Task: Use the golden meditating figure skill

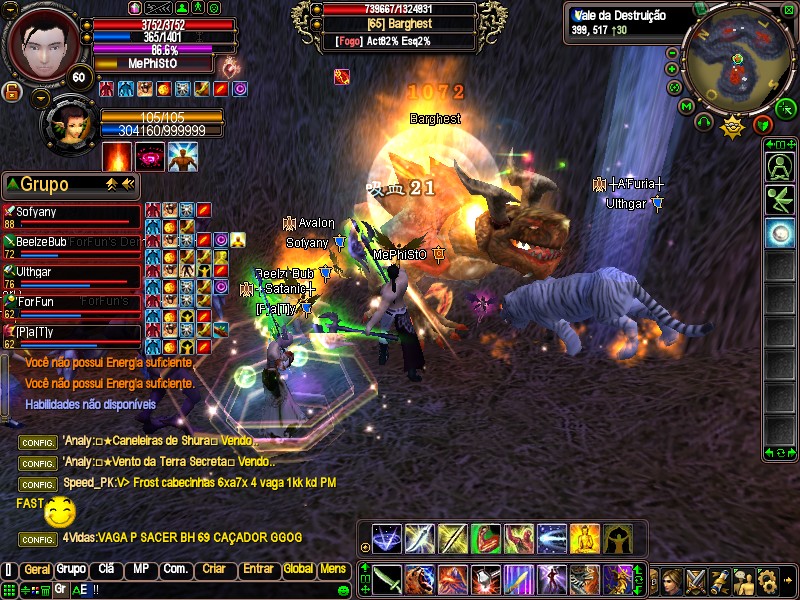Action: click(585, 539)
